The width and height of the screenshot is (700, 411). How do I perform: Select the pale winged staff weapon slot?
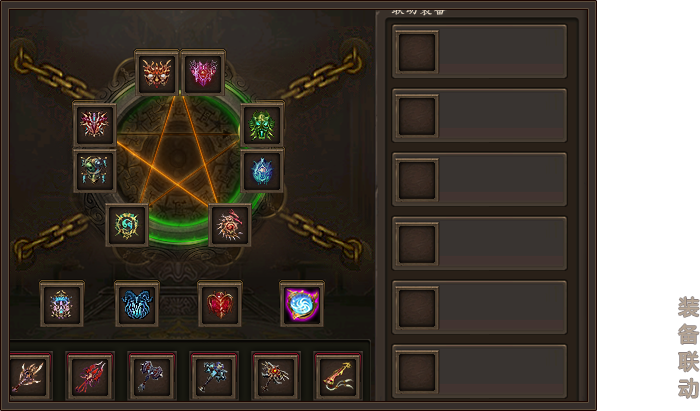(x=28, y=376)
